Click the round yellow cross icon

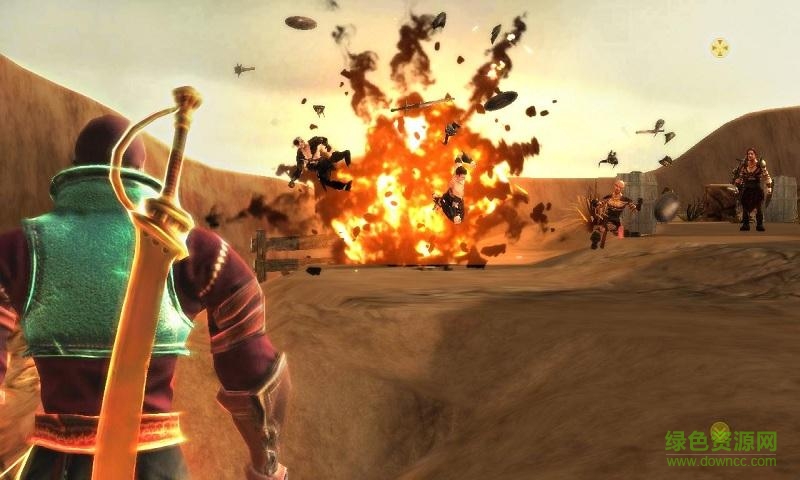[x=719, y=47]
